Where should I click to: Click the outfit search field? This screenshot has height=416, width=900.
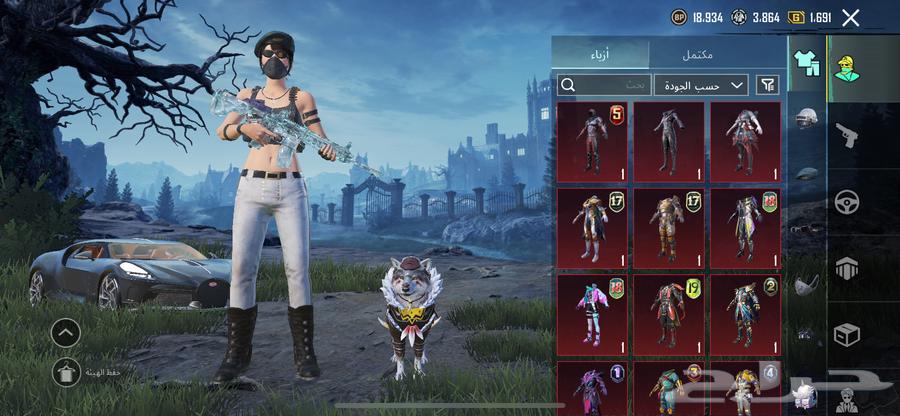tap(604, 85)
